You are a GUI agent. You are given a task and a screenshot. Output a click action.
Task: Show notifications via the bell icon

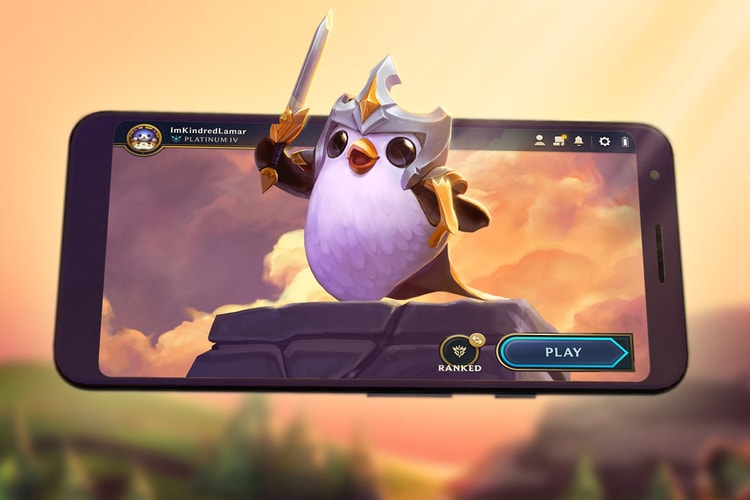(578, 141)
